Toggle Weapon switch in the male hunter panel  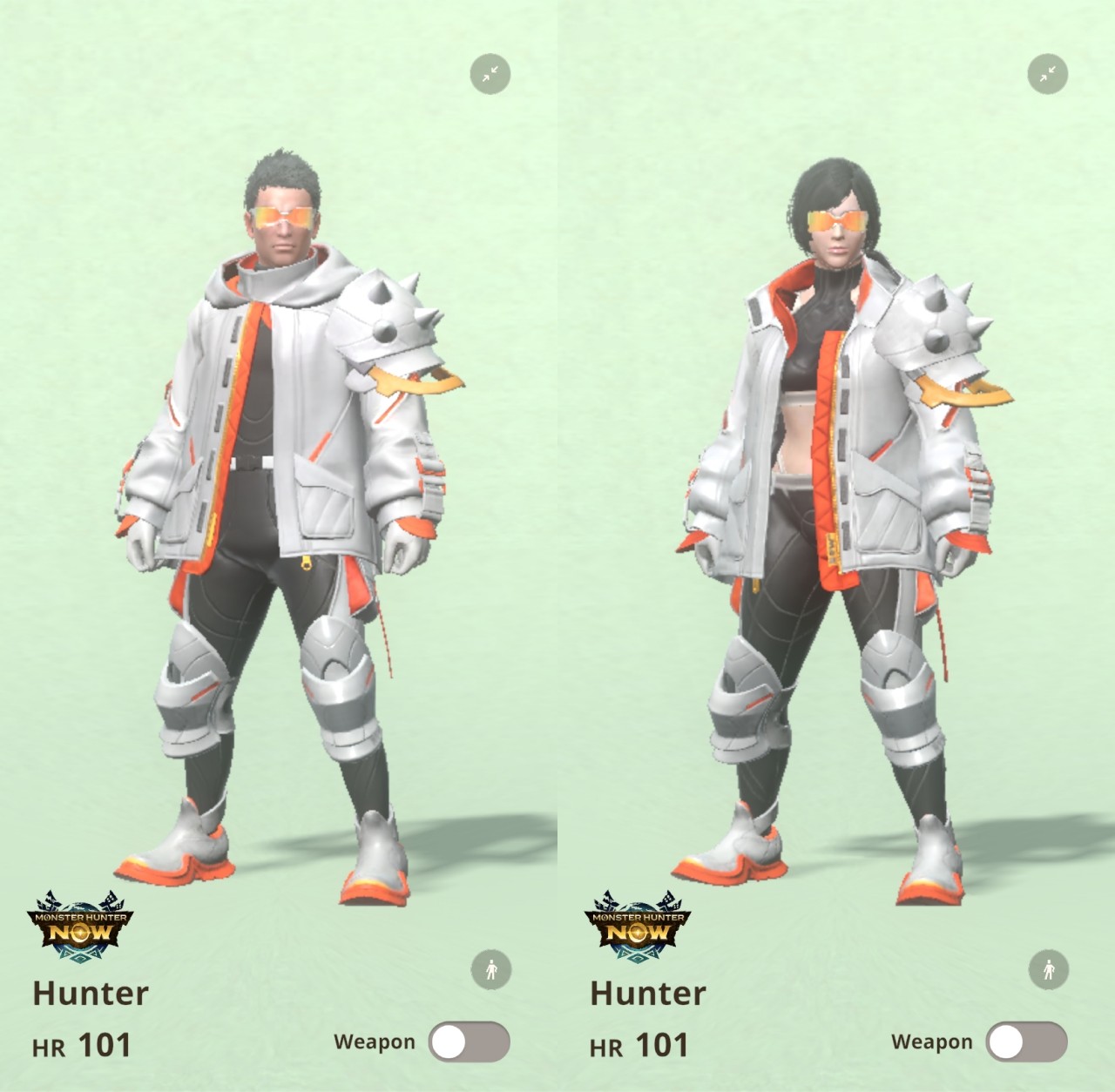tap(468, 1042)
